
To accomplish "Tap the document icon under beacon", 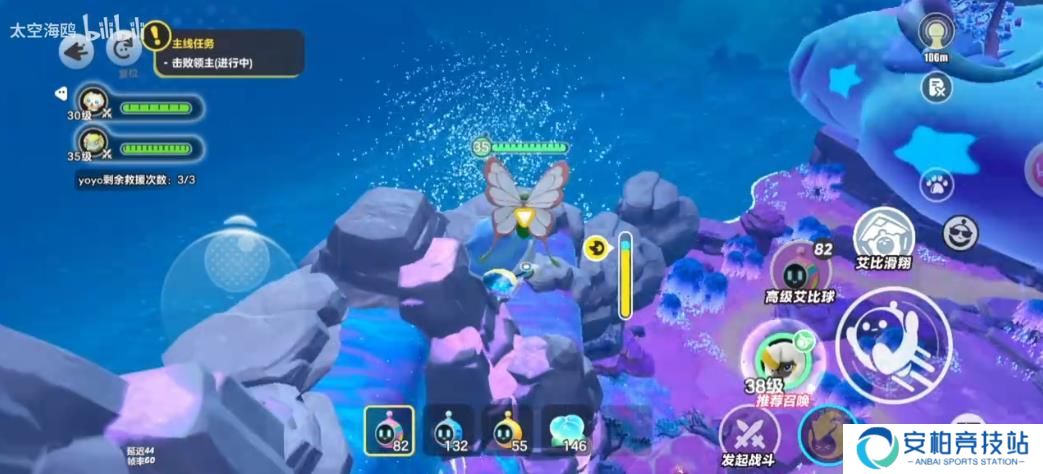I will (x=936, y=88).
